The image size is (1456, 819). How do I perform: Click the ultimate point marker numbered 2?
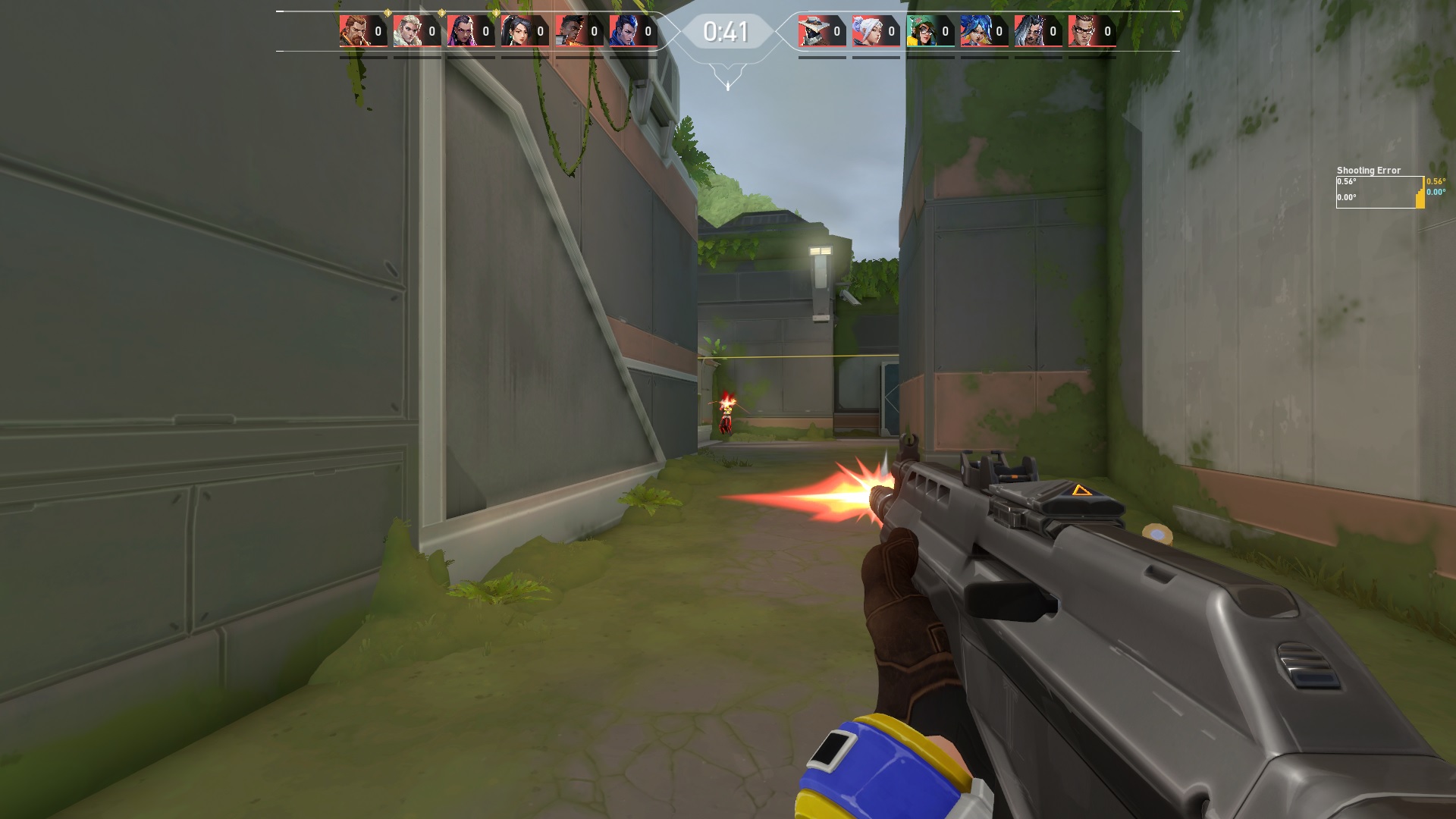tap(441, 12)
